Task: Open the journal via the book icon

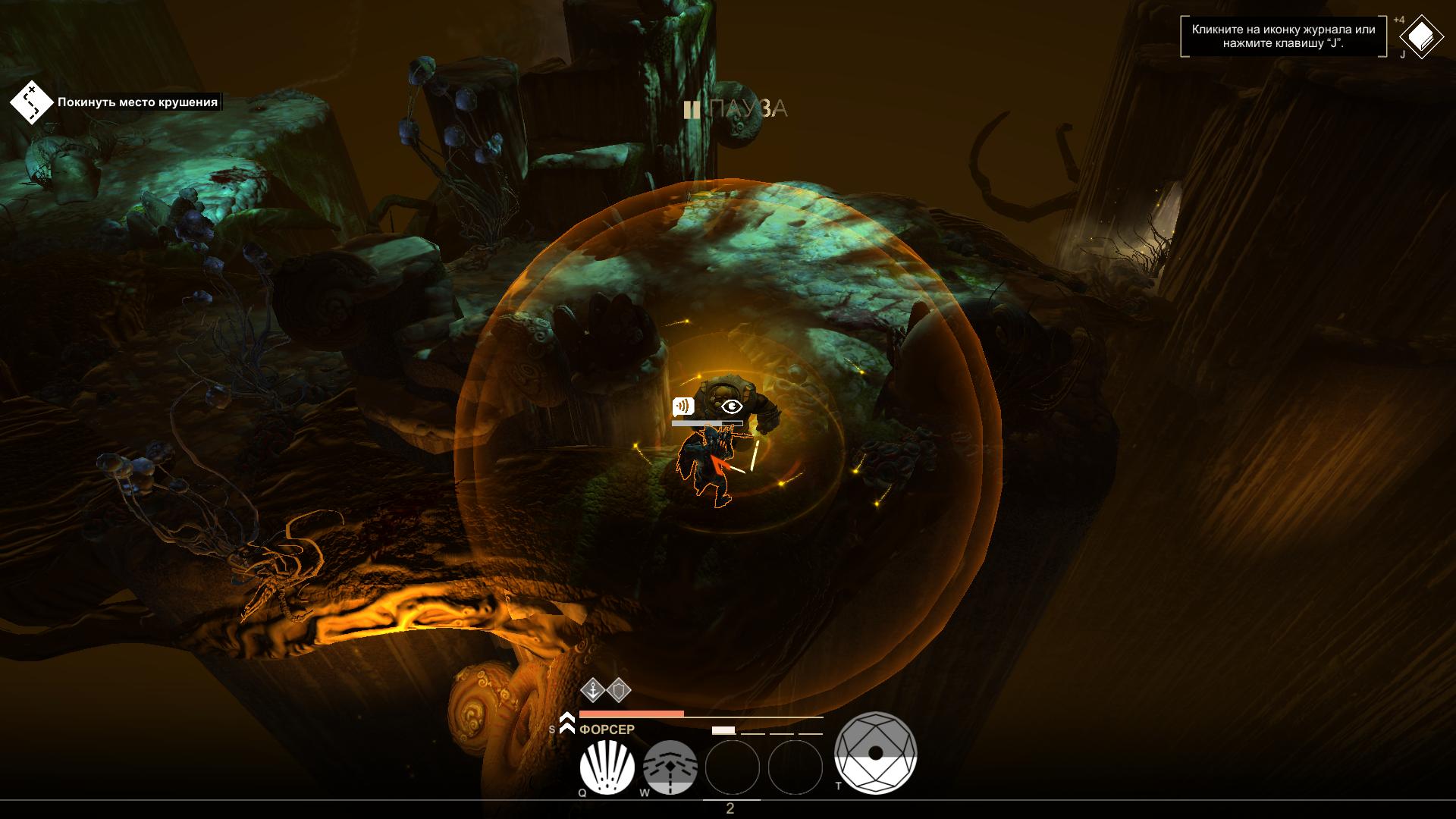Action: click(1421, 37)
